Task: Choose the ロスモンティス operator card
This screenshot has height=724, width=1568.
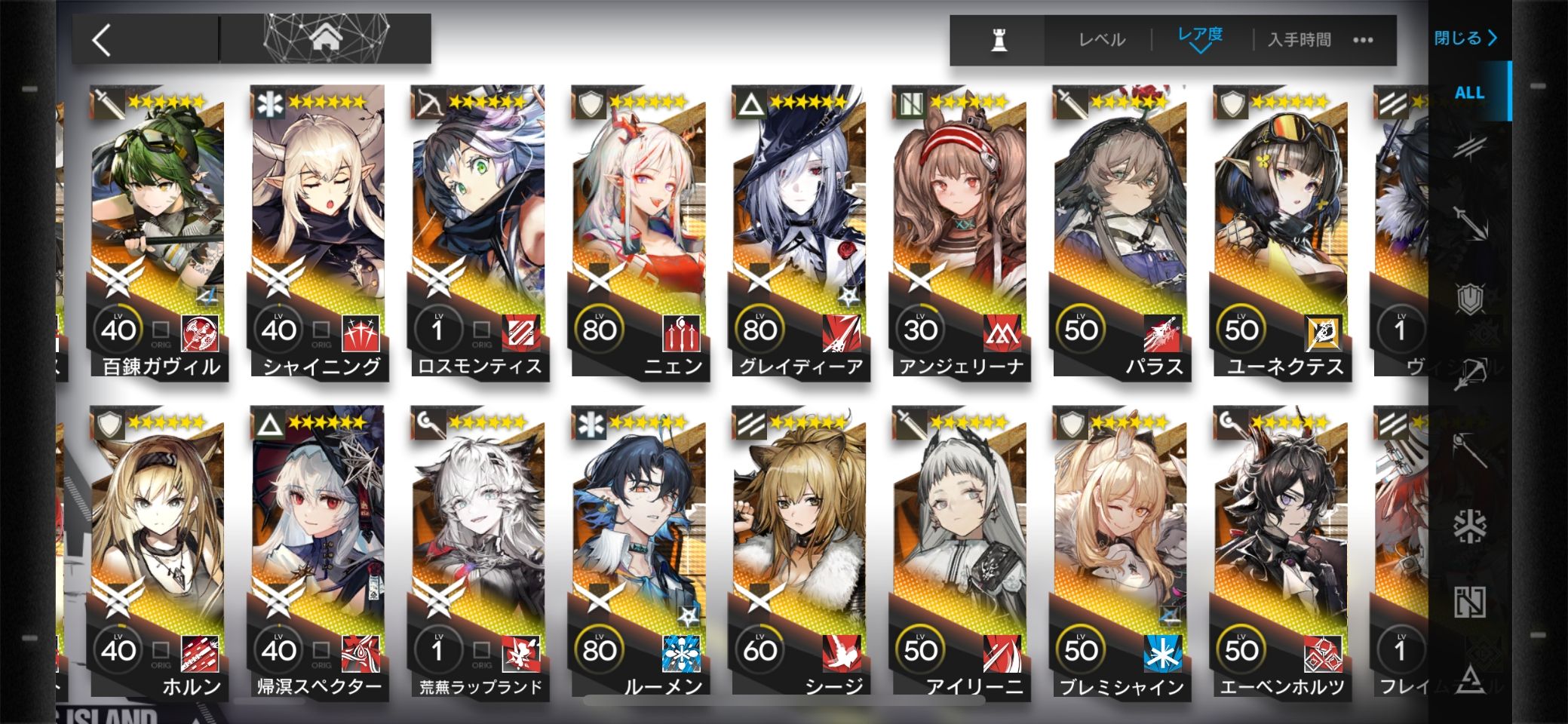Action: point(479,234)
